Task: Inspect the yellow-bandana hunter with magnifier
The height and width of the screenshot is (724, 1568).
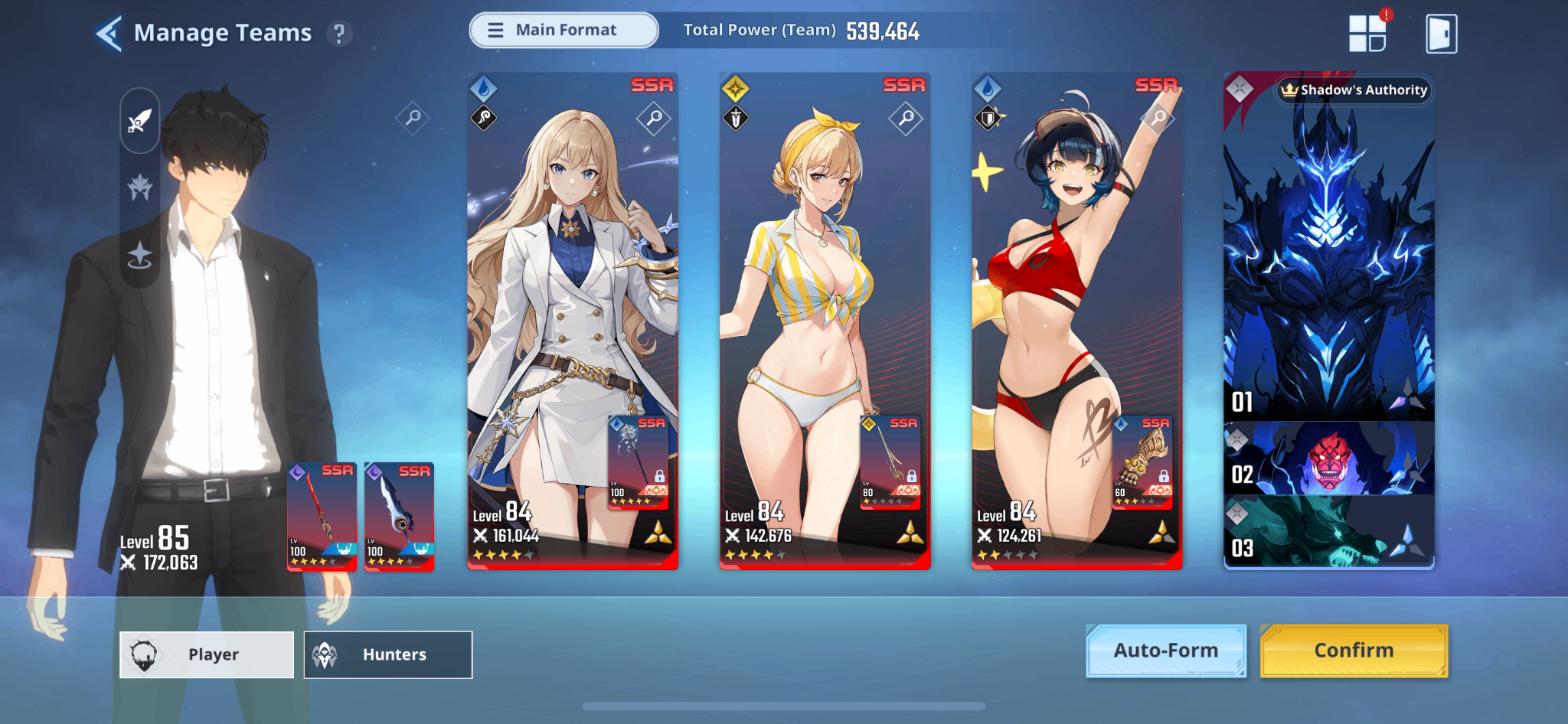Action: point(906,119)
